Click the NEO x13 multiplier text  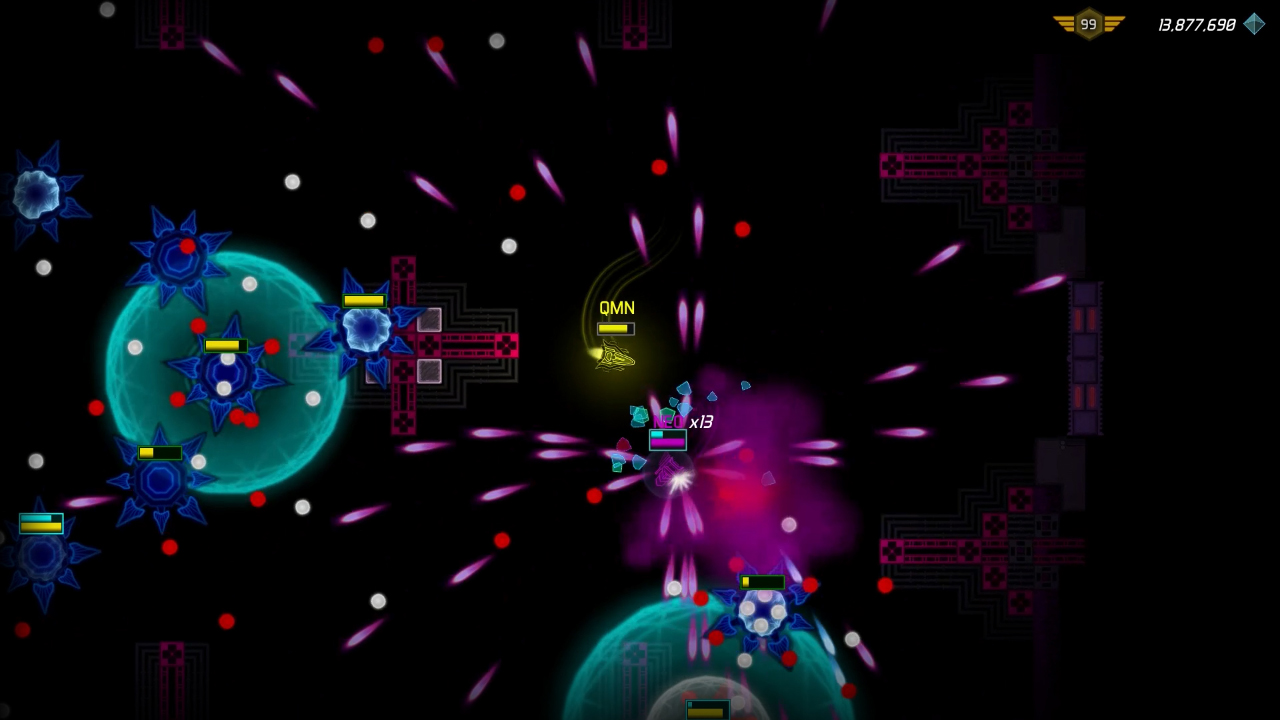(x=683, y=422)
